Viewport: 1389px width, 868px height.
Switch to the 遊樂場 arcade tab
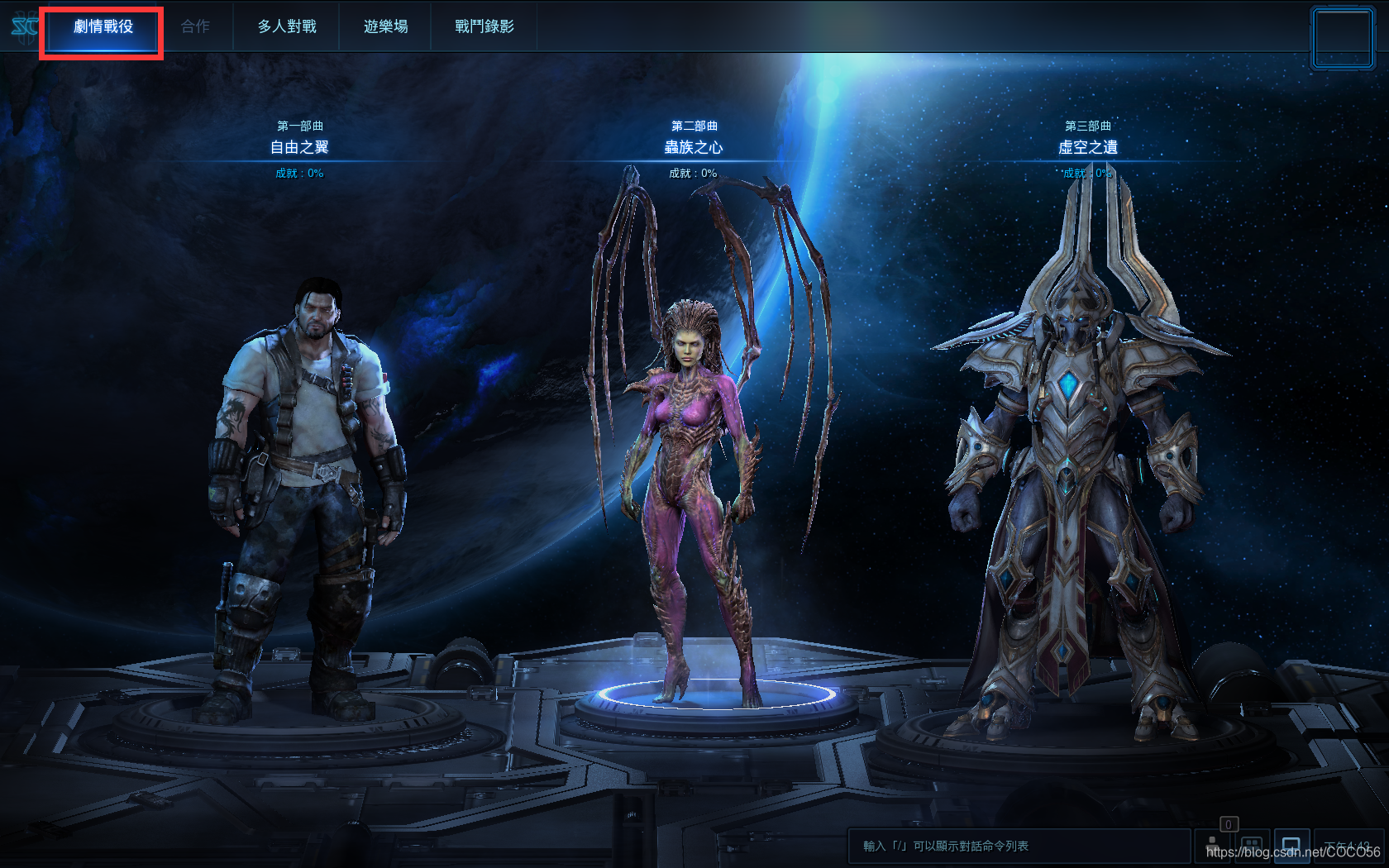385,26
